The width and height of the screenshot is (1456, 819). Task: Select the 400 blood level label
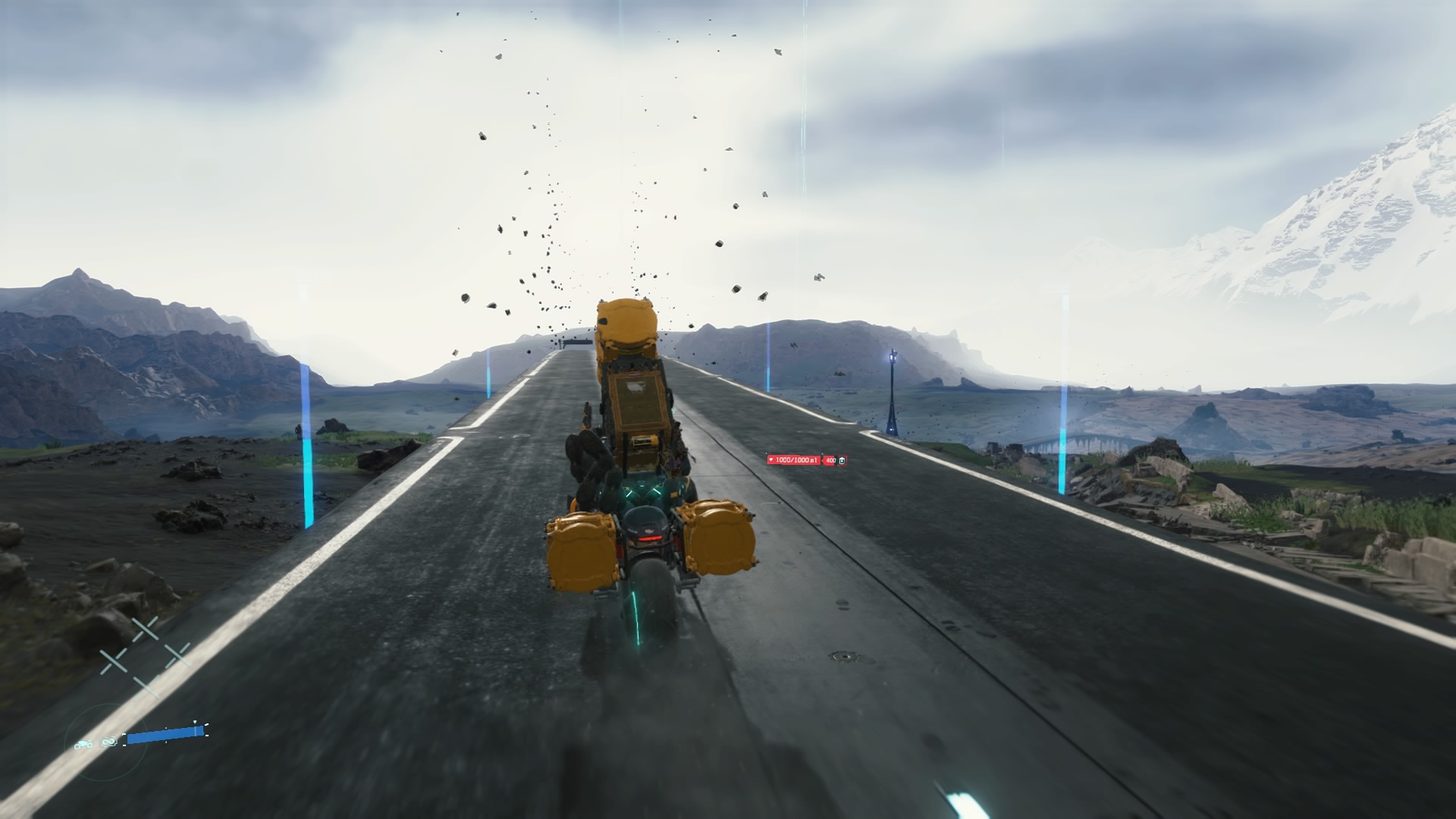pos(831,460)
